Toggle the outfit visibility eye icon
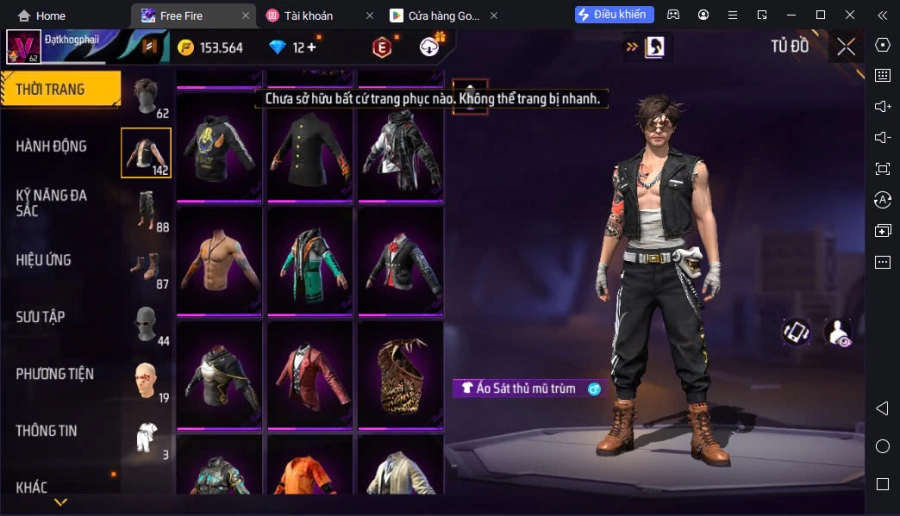This screenshot has height=516, width=900. [838, 333]
